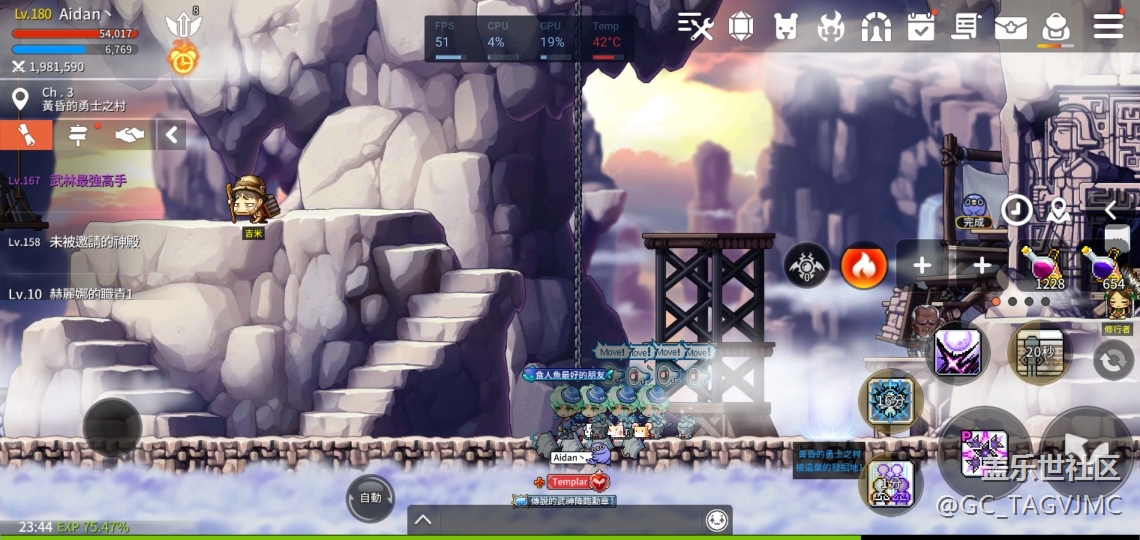This screenshot has width=1140, height=540.
Task: Select the Lv.158 未被邀請的神殿 quest
Action: 75,242
